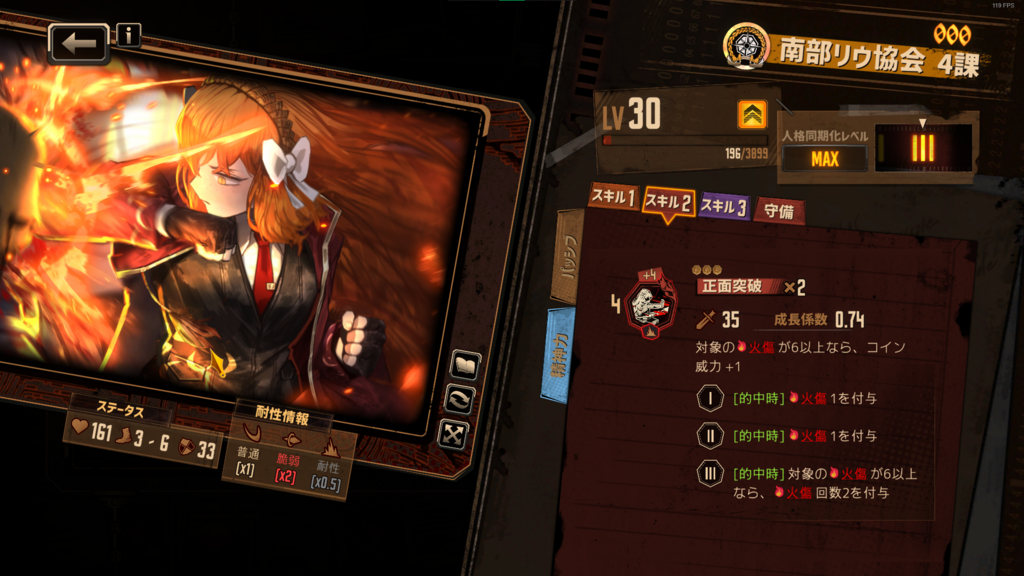Click the 正面突破 skill icon
The width and height of the screenshot is (1024, 576).
click(651, 307)
